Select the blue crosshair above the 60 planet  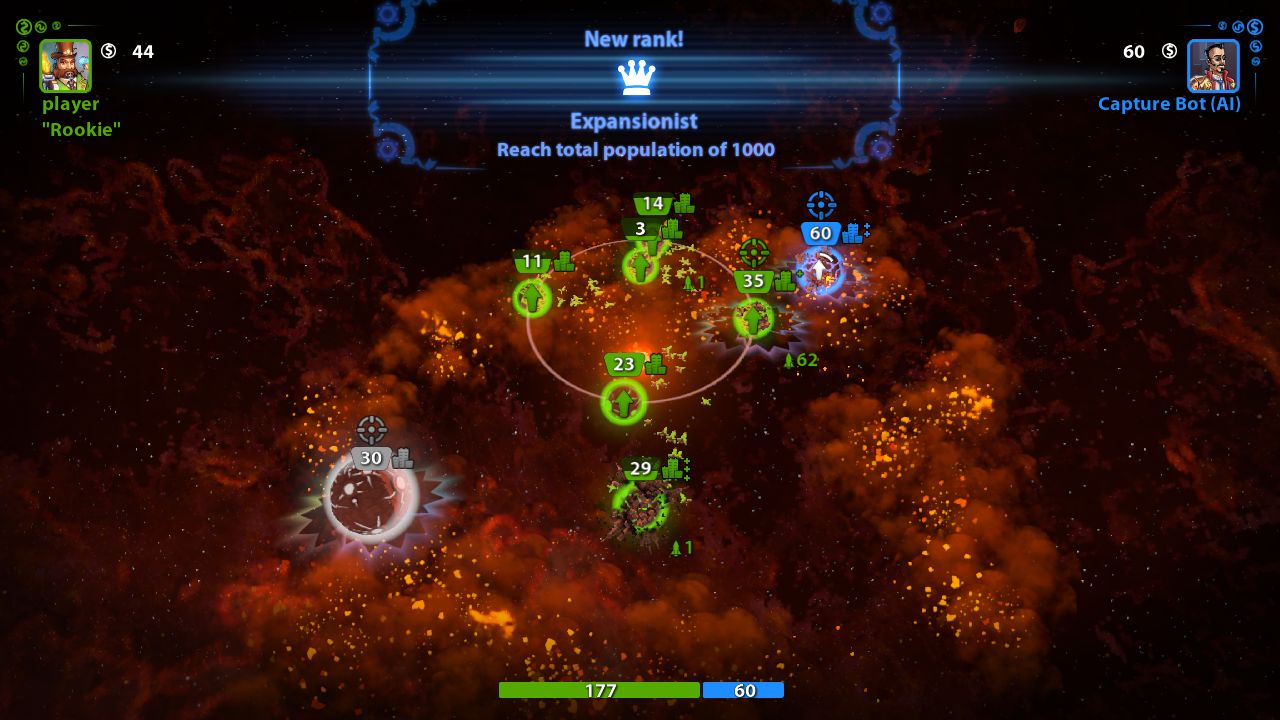(822, 204)
